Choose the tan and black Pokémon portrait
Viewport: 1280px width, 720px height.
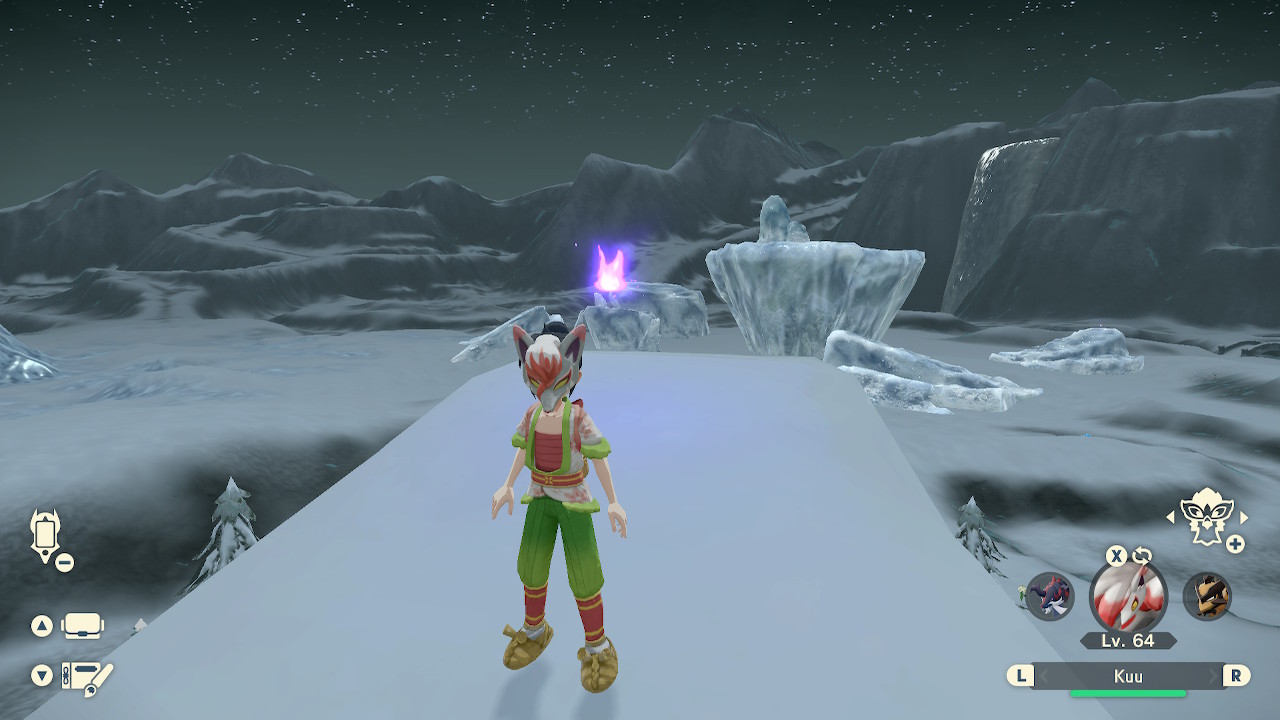tap(1207, 597)
